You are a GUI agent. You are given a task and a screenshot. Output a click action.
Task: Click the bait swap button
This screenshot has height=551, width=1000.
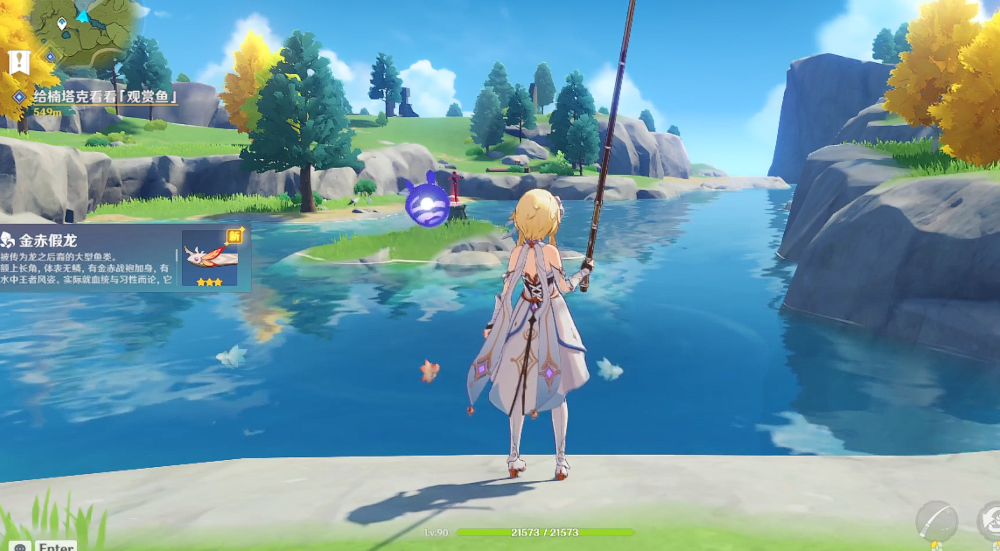click(989, 520)
